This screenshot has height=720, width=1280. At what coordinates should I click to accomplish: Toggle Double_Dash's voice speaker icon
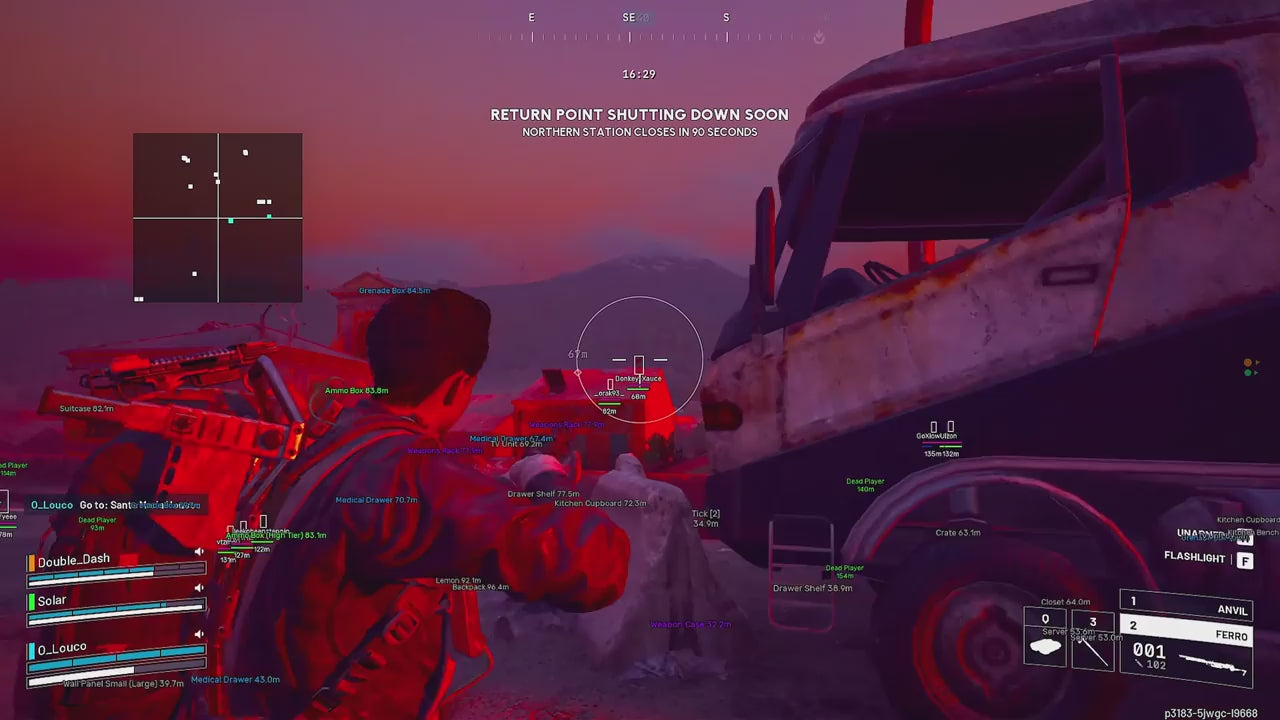[x=199, y=551]
